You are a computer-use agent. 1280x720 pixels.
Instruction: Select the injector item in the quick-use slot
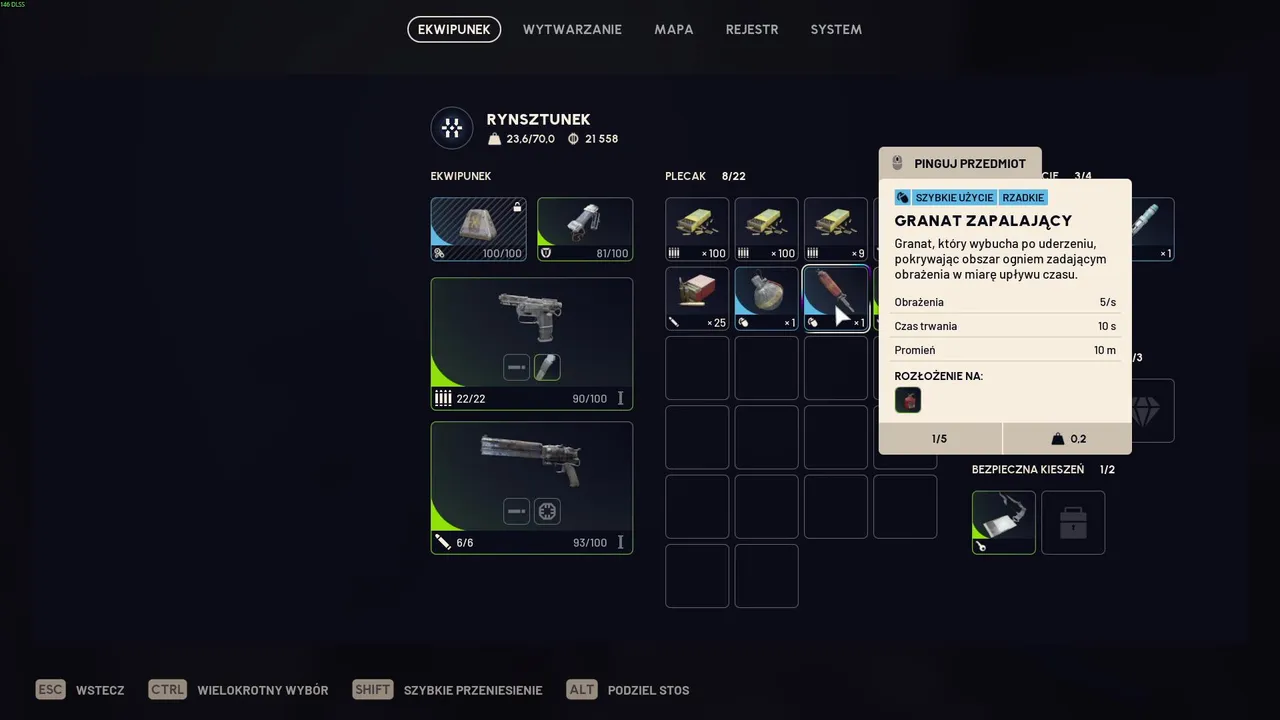(x=1152, y=229)
